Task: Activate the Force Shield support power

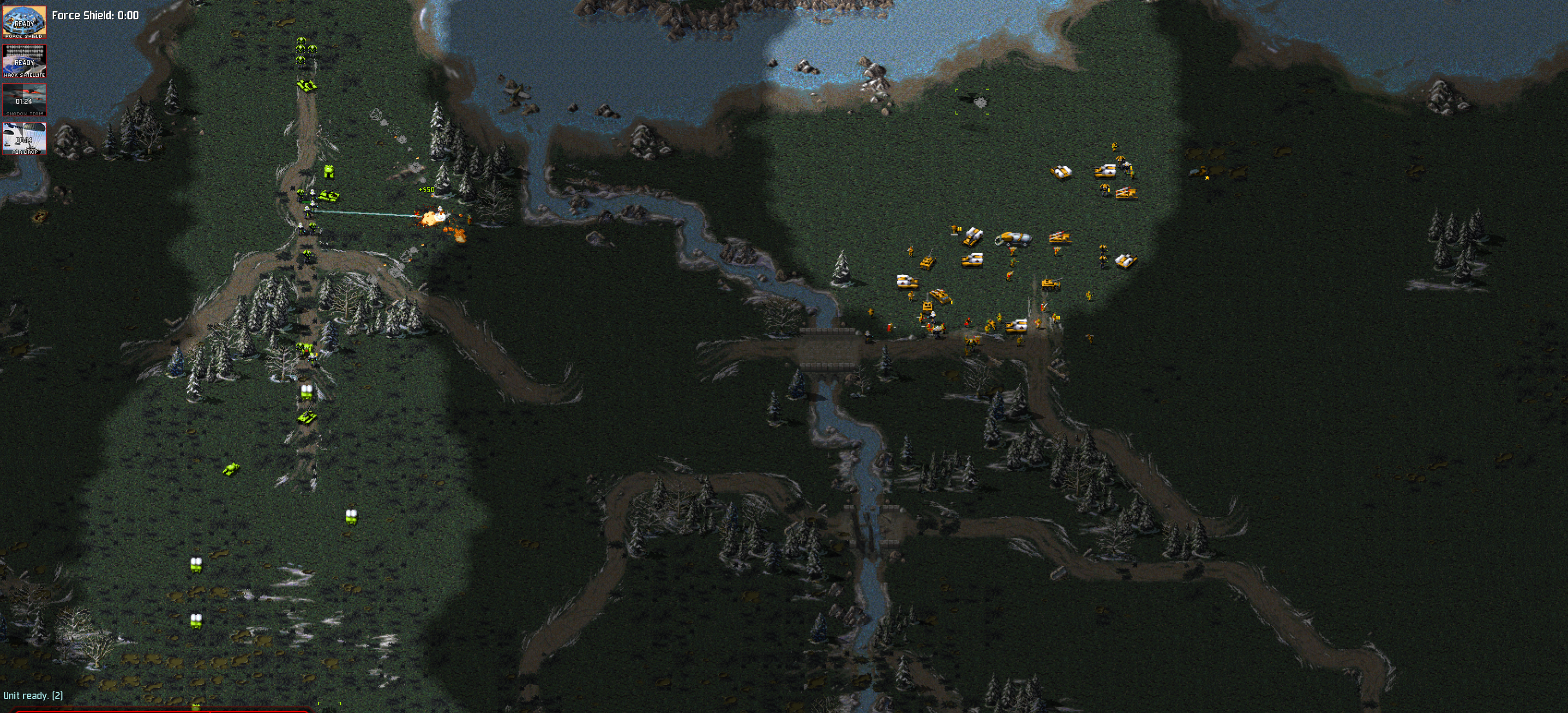Action: tap(24, 22)
